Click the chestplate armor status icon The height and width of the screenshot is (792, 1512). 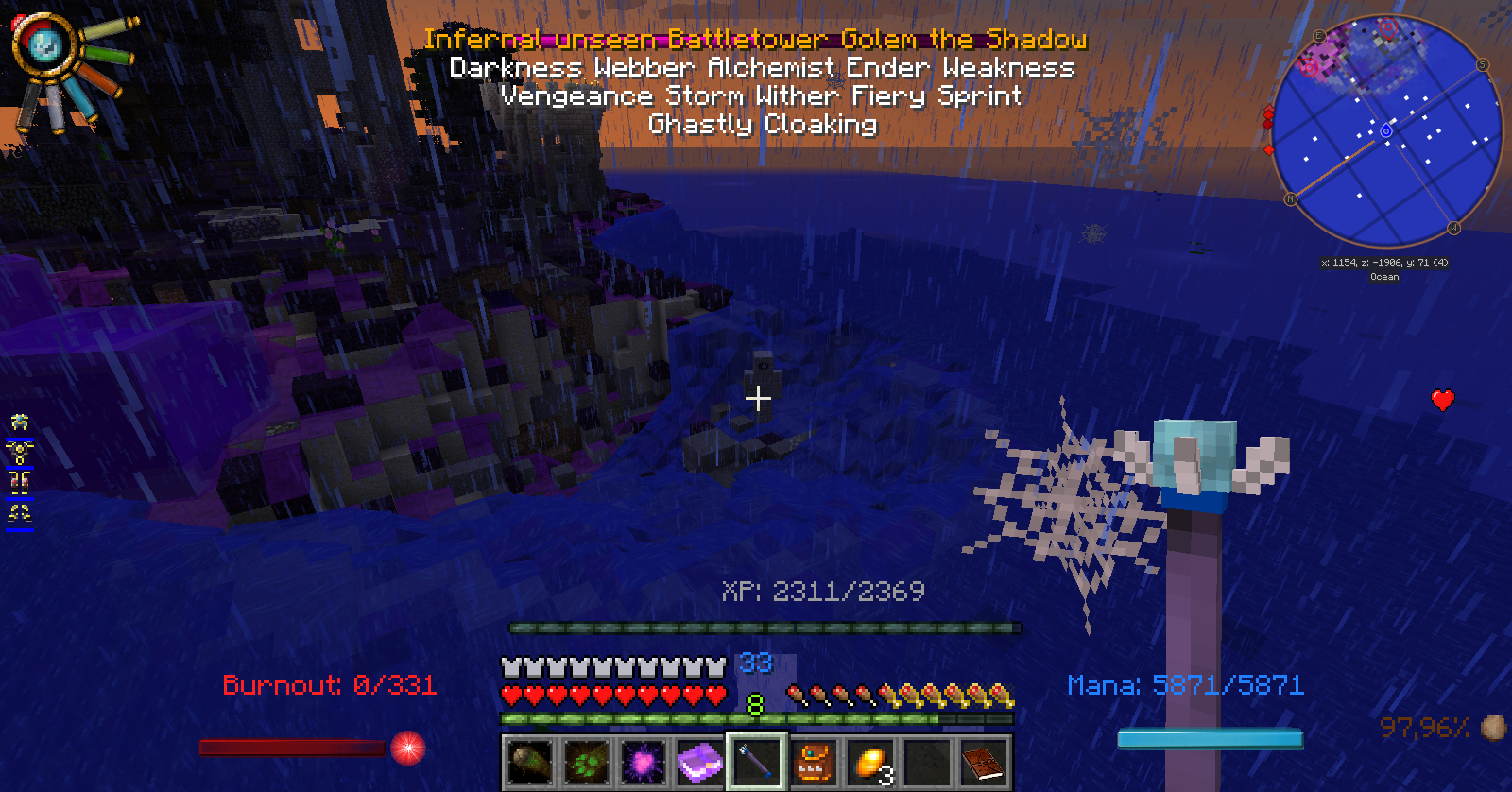(x=20, y=452)
